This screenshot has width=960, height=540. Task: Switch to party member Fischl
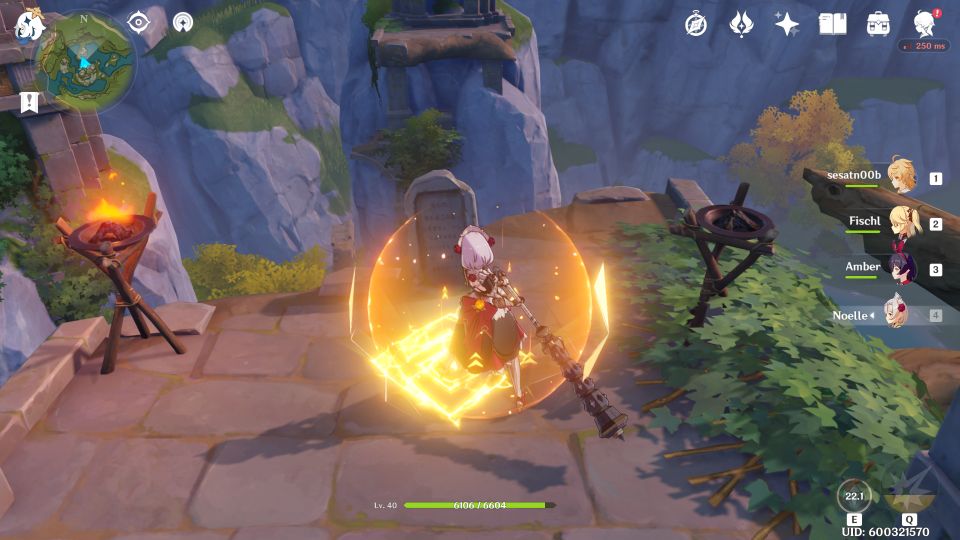click(x=901, y=223)
